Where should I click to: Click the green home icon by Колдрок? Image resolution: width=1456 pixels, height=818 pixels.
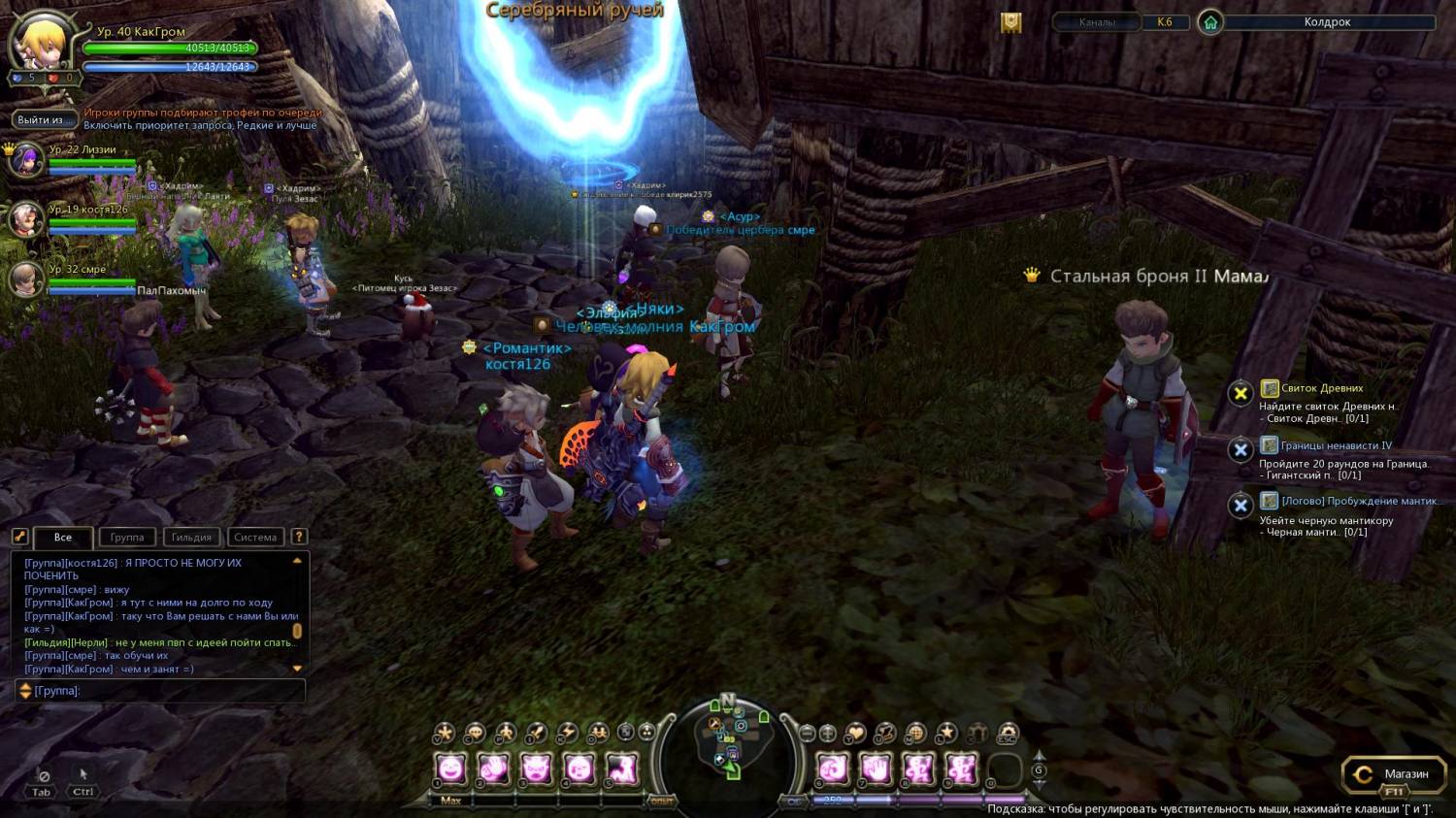pos(1210,22)
